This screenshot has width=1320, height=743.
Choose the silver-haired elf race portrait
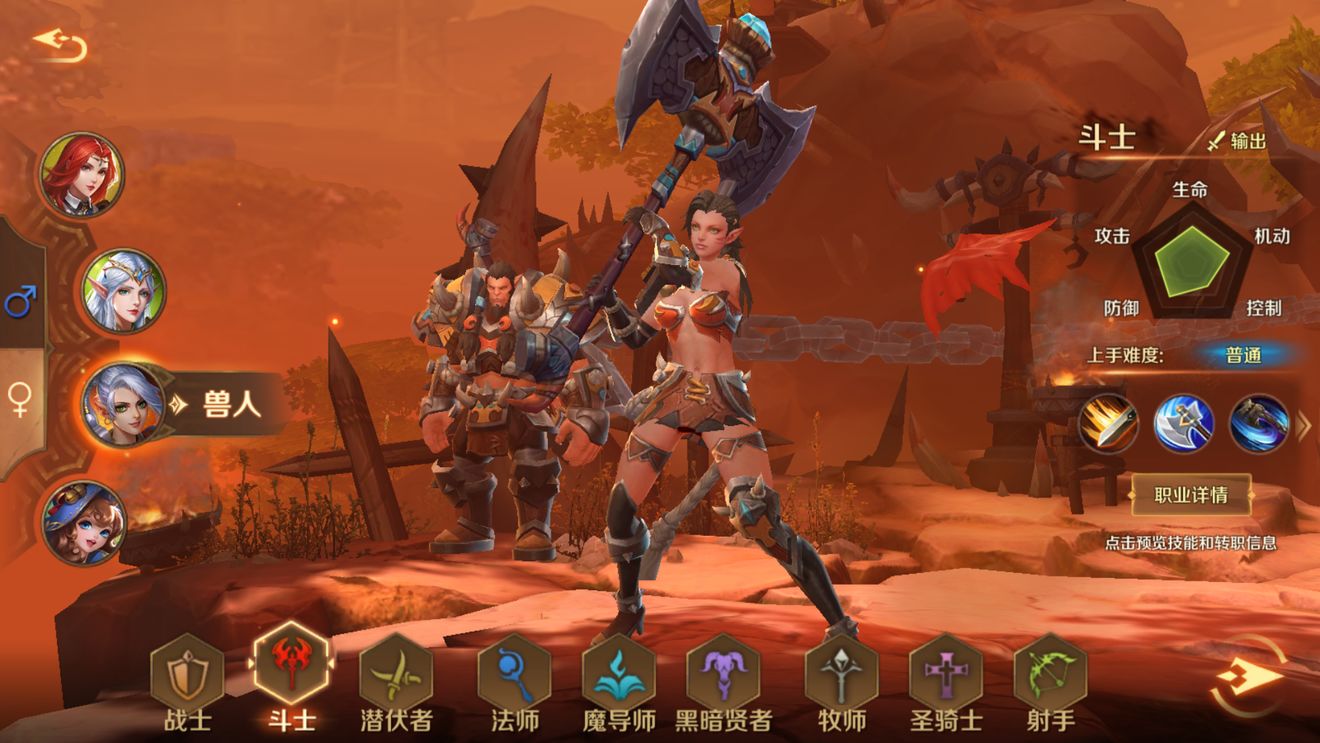point(123,291)
